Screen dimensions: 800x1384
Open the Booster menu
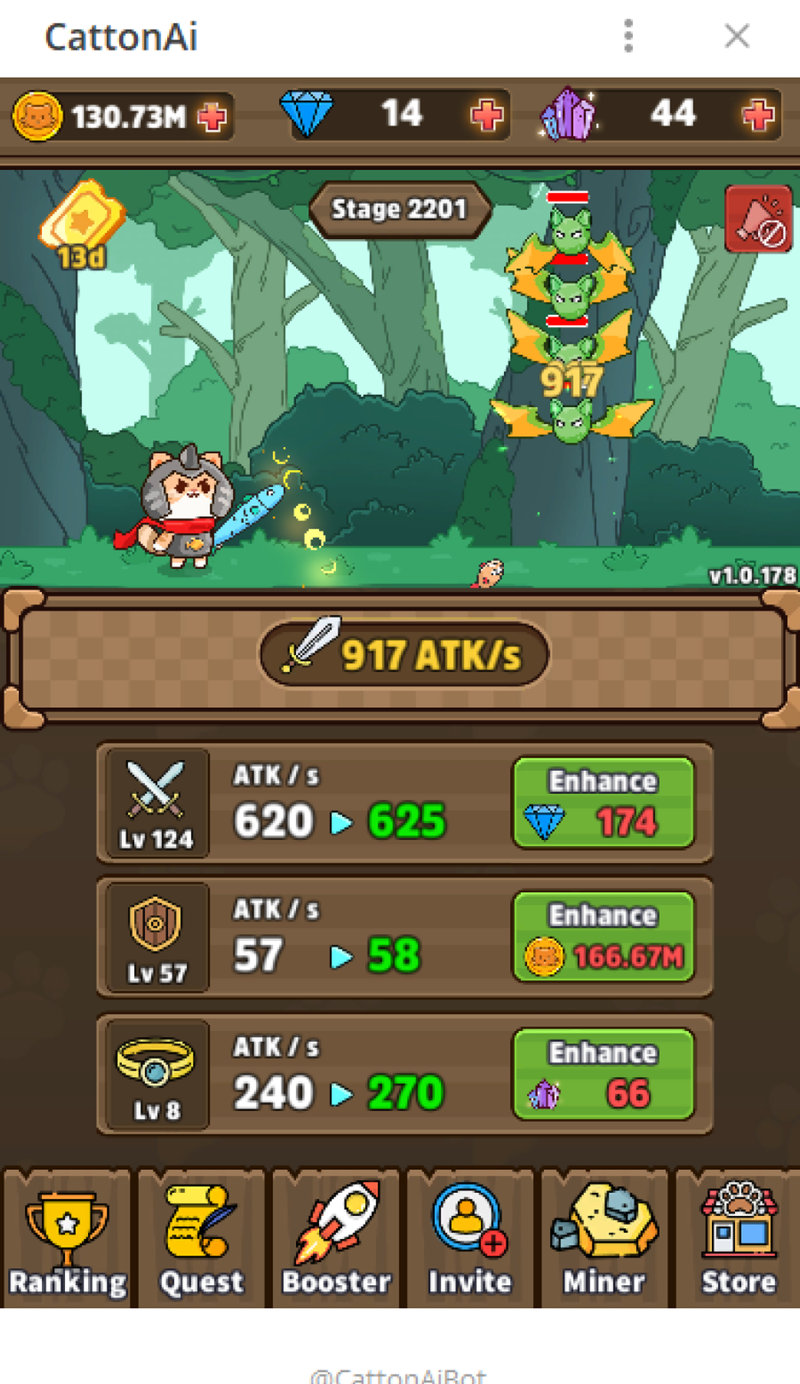336,1238
